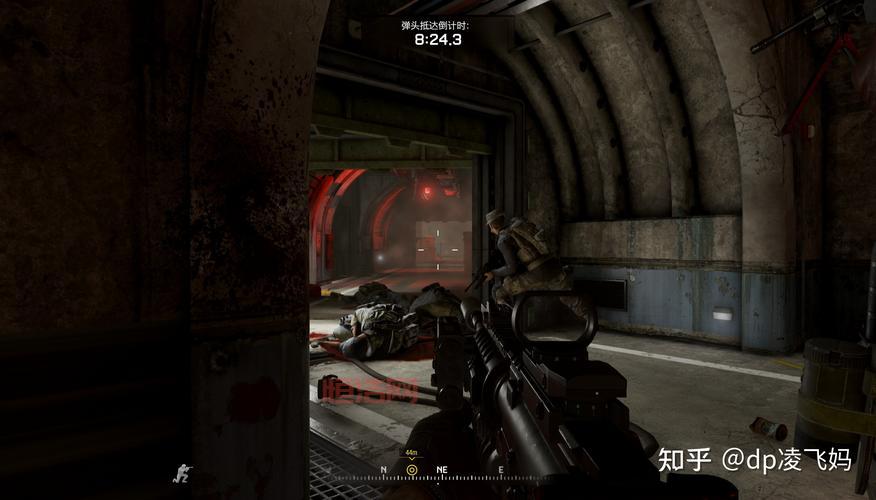876x500 pixels.
Task: Select the yellow objective marker on the compass
Action: coord(411,469)
